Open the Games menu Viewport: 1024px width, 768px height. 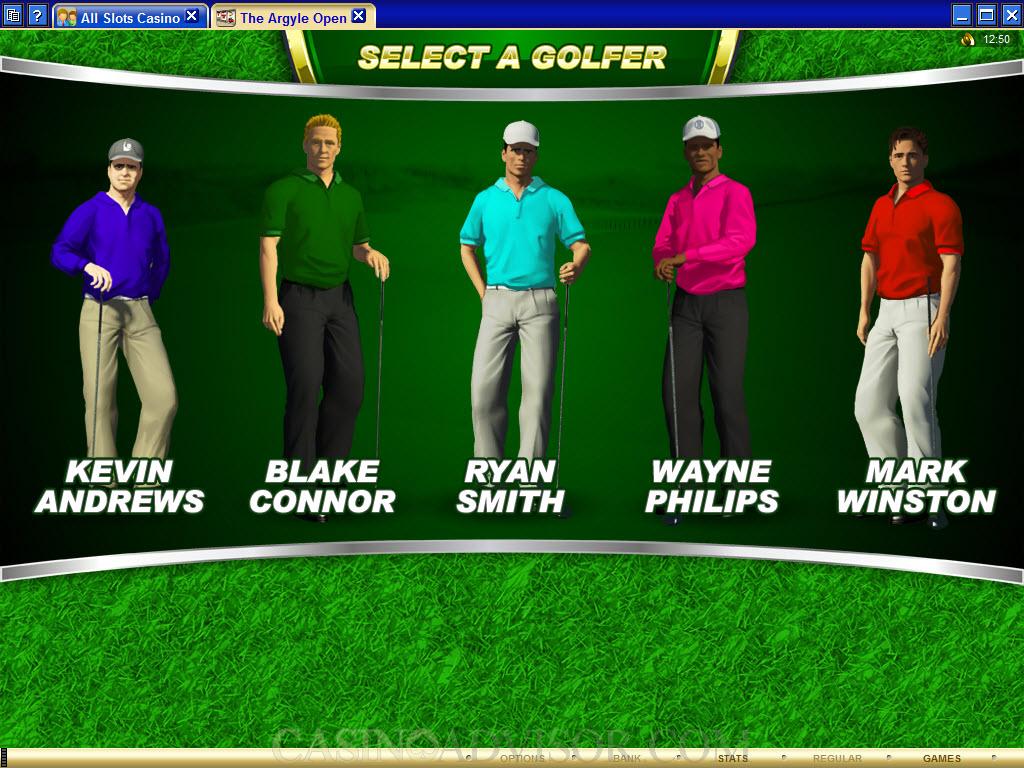[941, 759]
